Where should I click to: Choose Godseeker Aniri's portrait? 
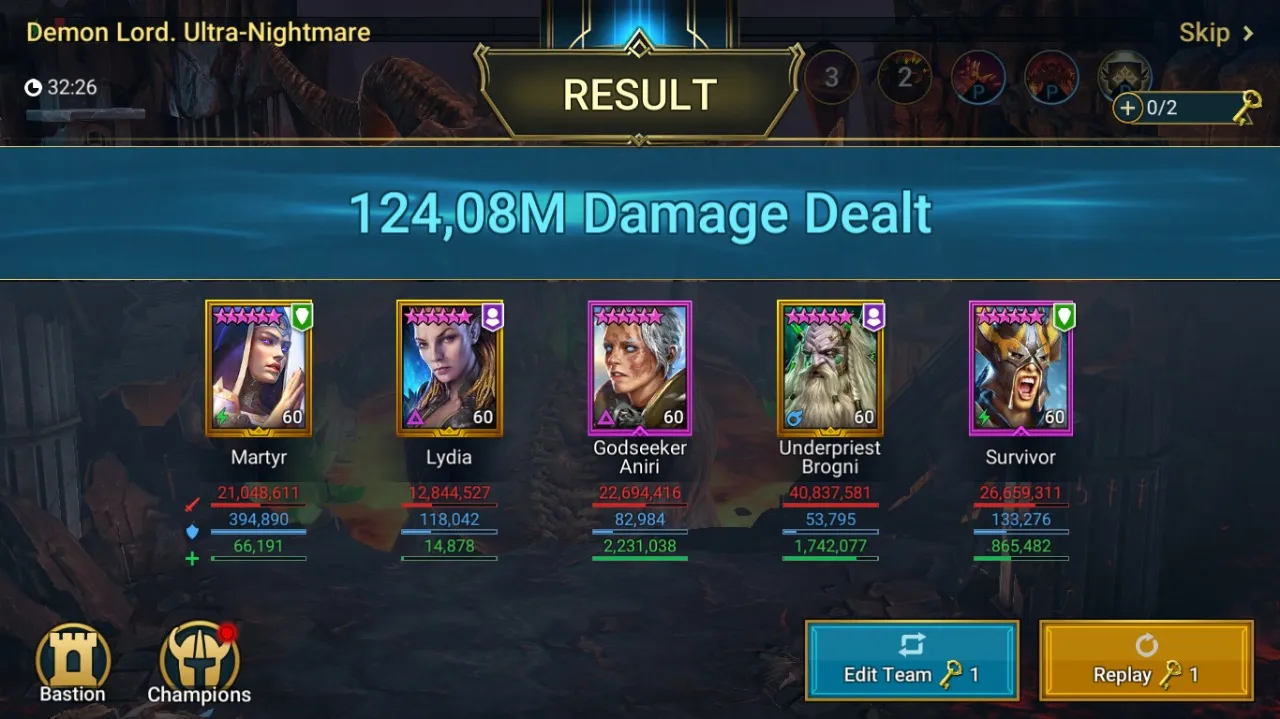tap(640, 368)
